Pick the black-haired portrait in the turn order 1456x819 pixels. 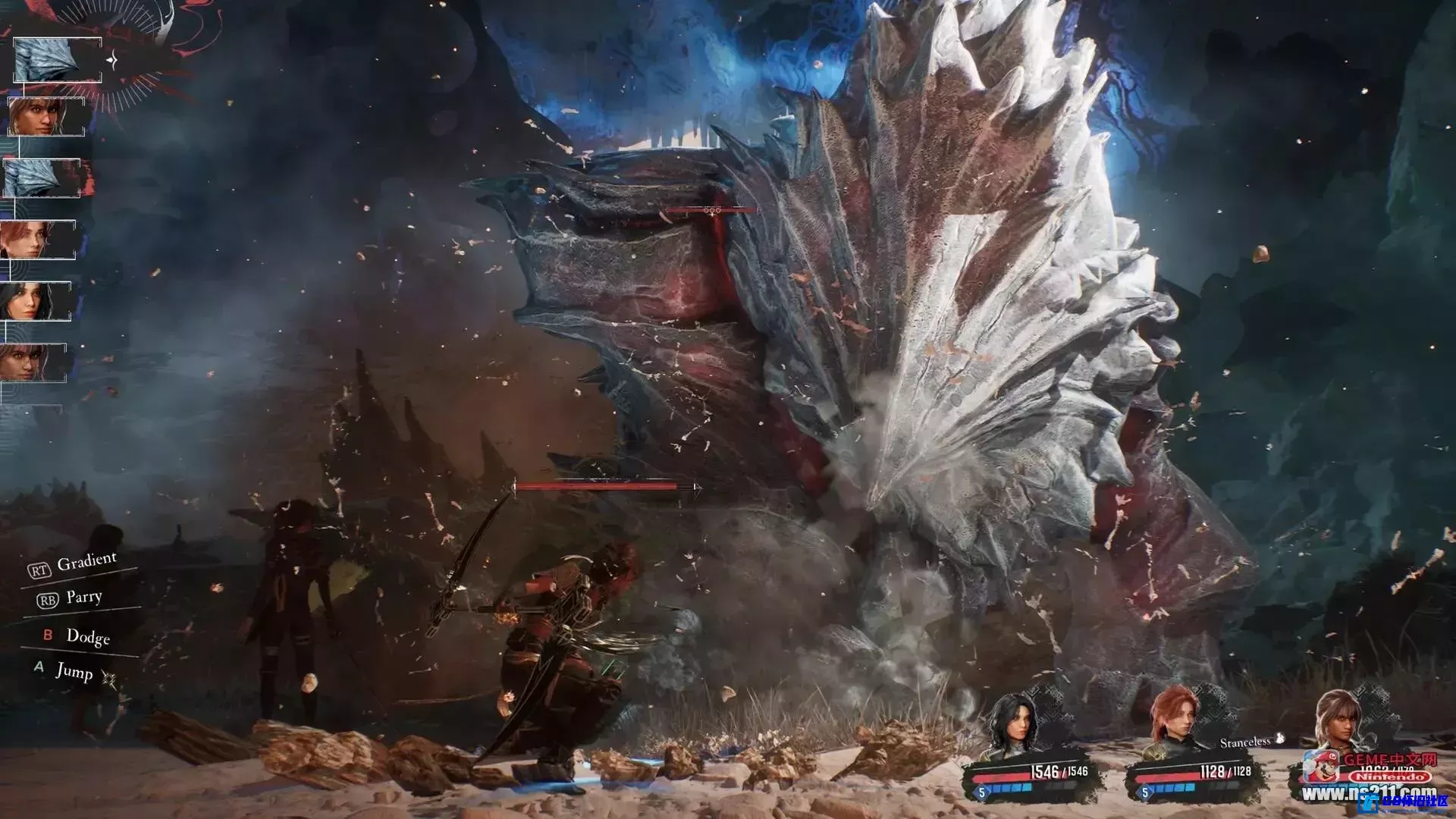(x=36, y=301)
